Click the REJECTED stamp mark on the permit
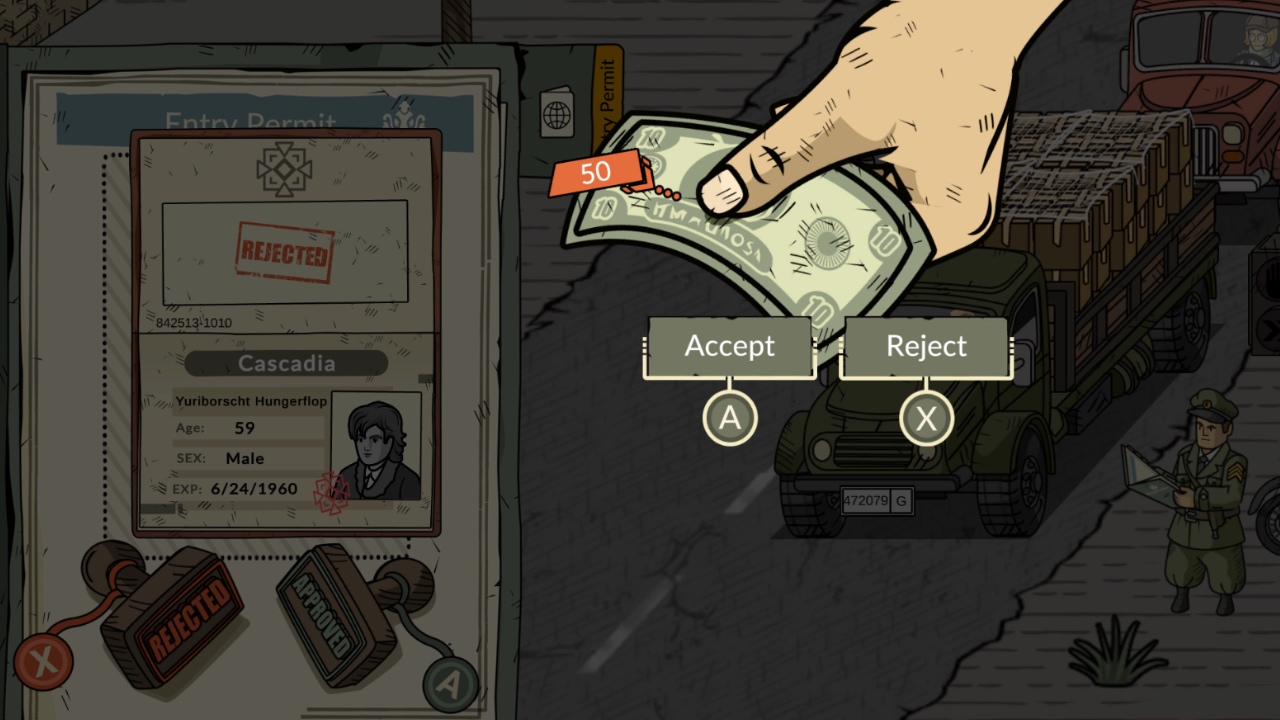The height and width of the screenshot is (720, 1280). [285, 252]
